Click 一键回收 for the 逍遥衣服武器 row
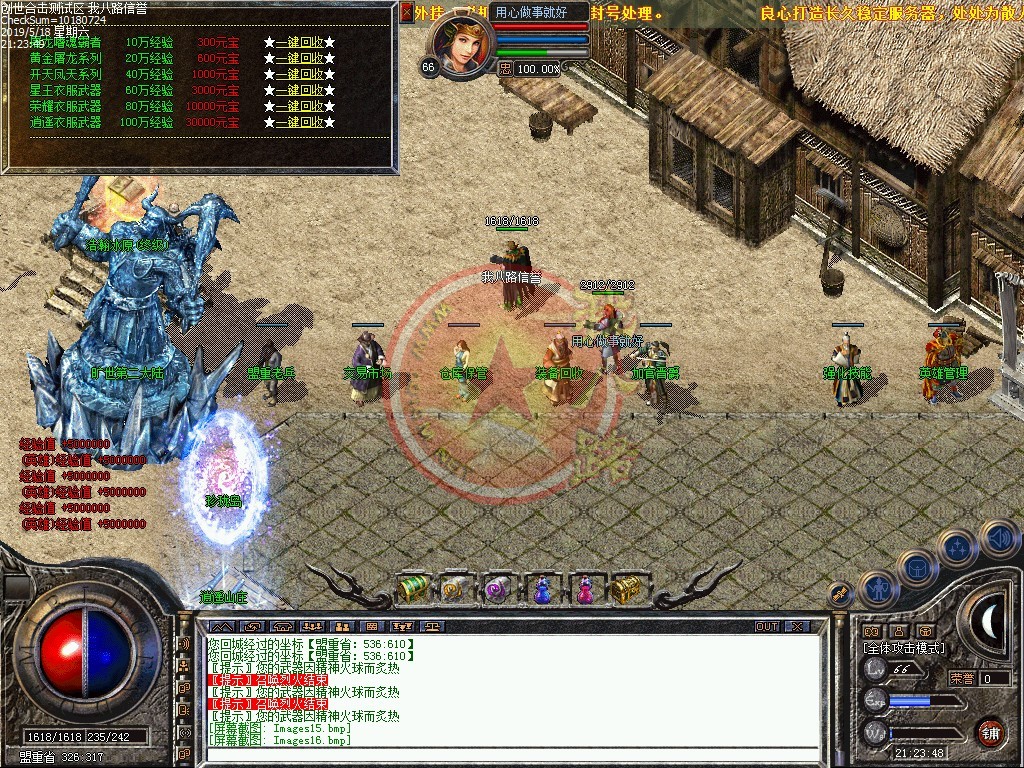The width and height of the screenshot is (1024, 768). pyautogui.click(x=299, y=122)
